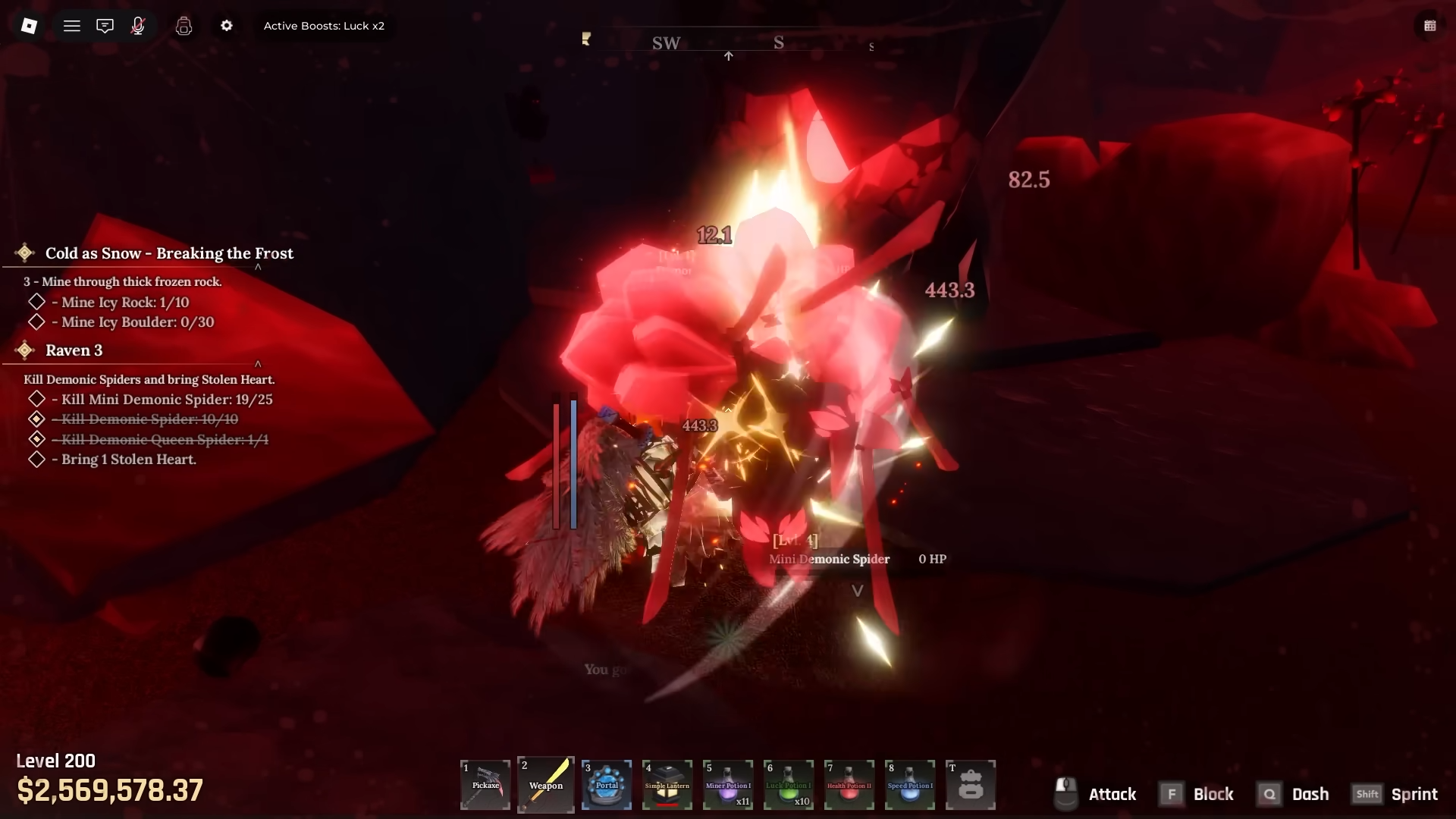This screenshot has width=1456, height=819.
Task: Open the calendar icon in the corner
Action: pyautogui.click(x=1429, y=26)
